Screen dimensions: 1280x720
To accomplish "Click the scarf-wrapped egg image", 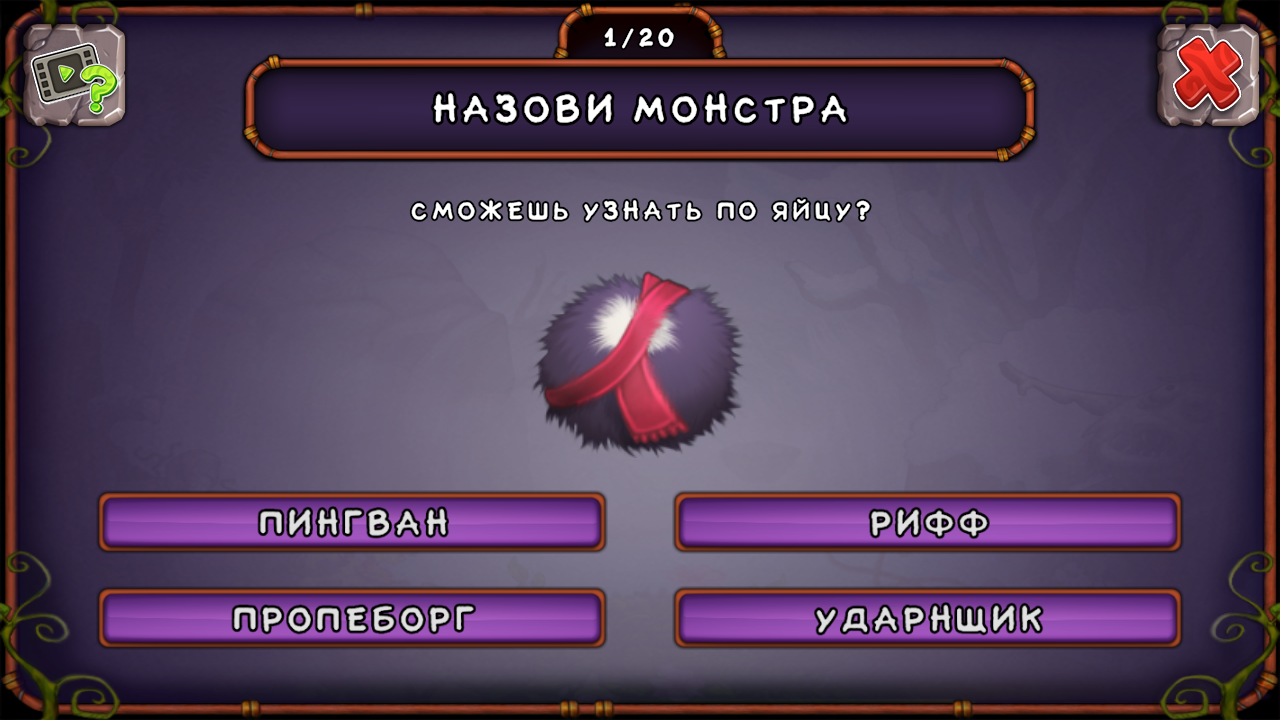I will pos(637,360).
